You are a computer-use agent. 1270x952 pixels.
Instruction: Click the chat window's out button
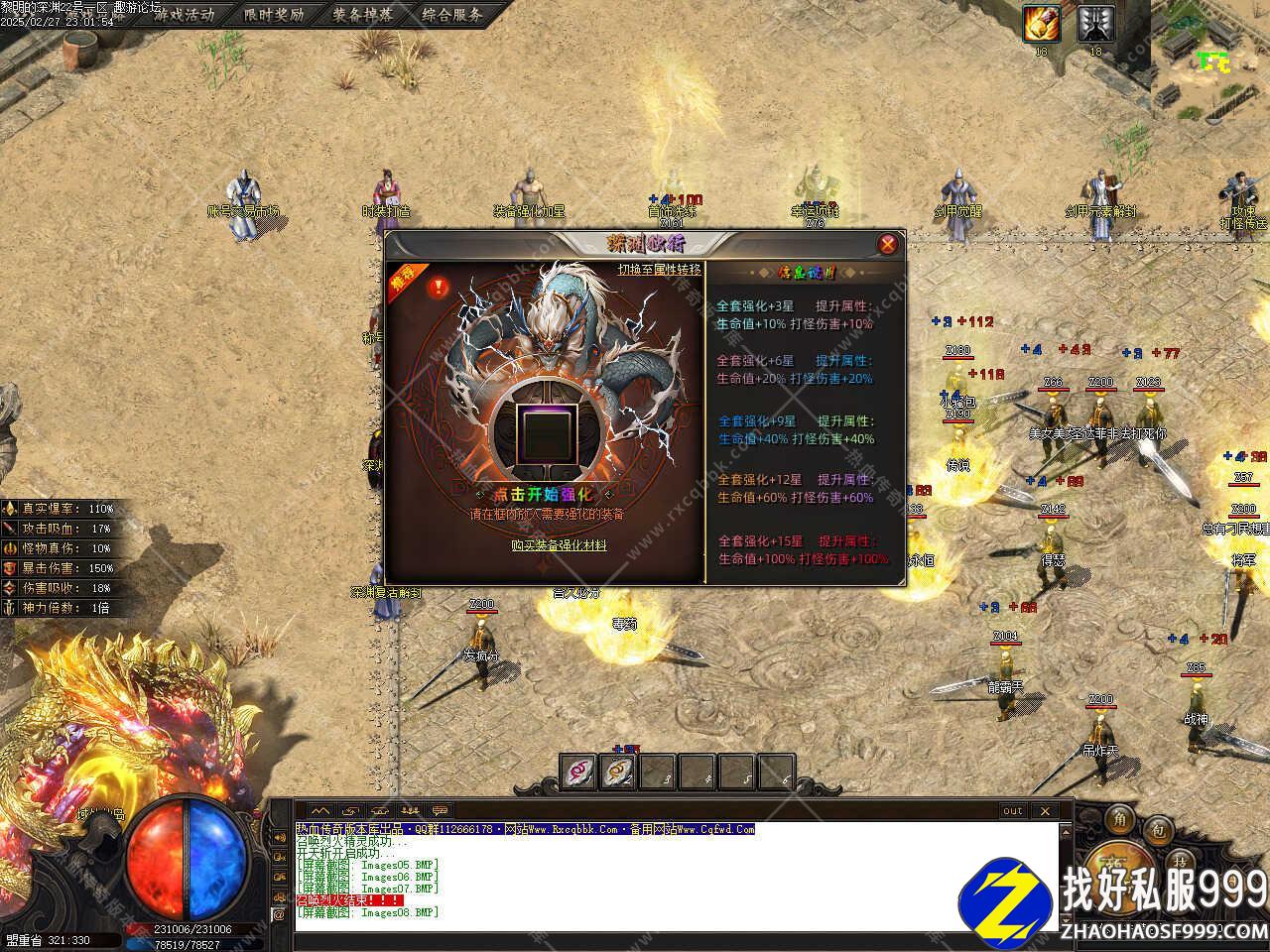(x=1012, y=811)
